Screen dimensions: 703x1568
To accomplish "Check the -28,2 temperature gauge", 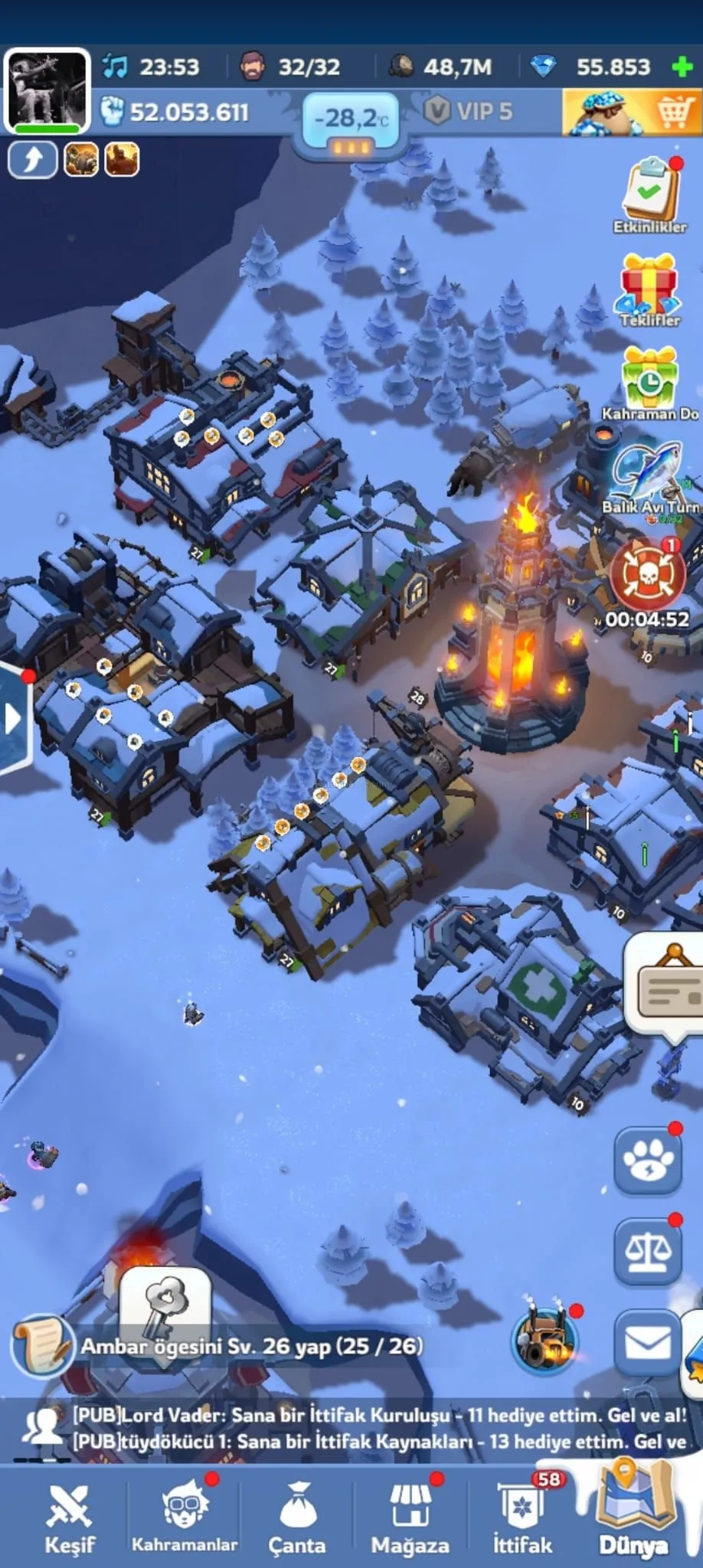I will (351, 120).
